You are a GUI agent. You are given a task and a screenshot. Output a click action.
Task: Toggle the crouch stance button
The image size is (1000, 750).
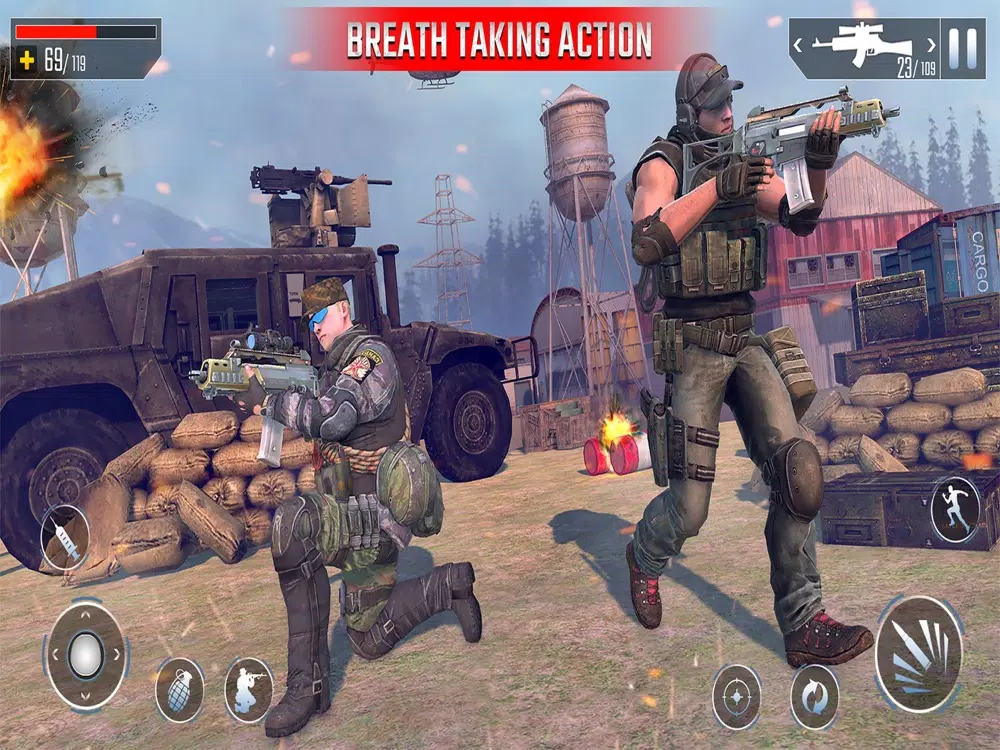click(x=248, y=690)
